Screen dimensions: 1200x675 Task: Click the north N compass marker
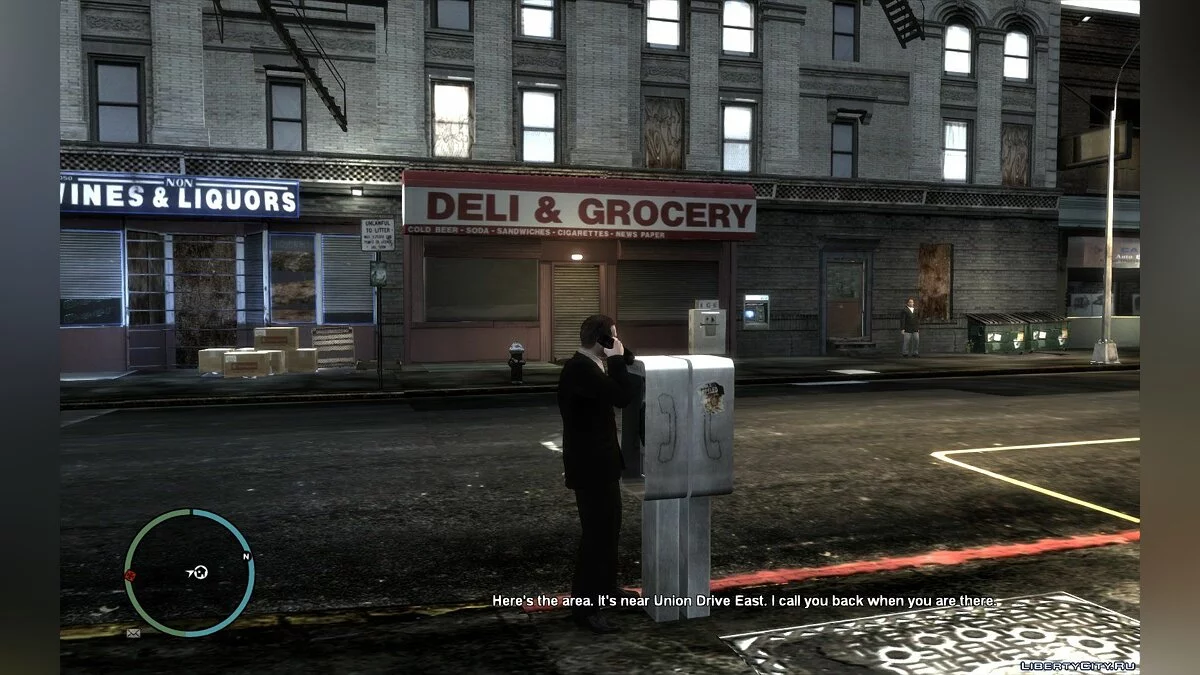tap(245, 556)
